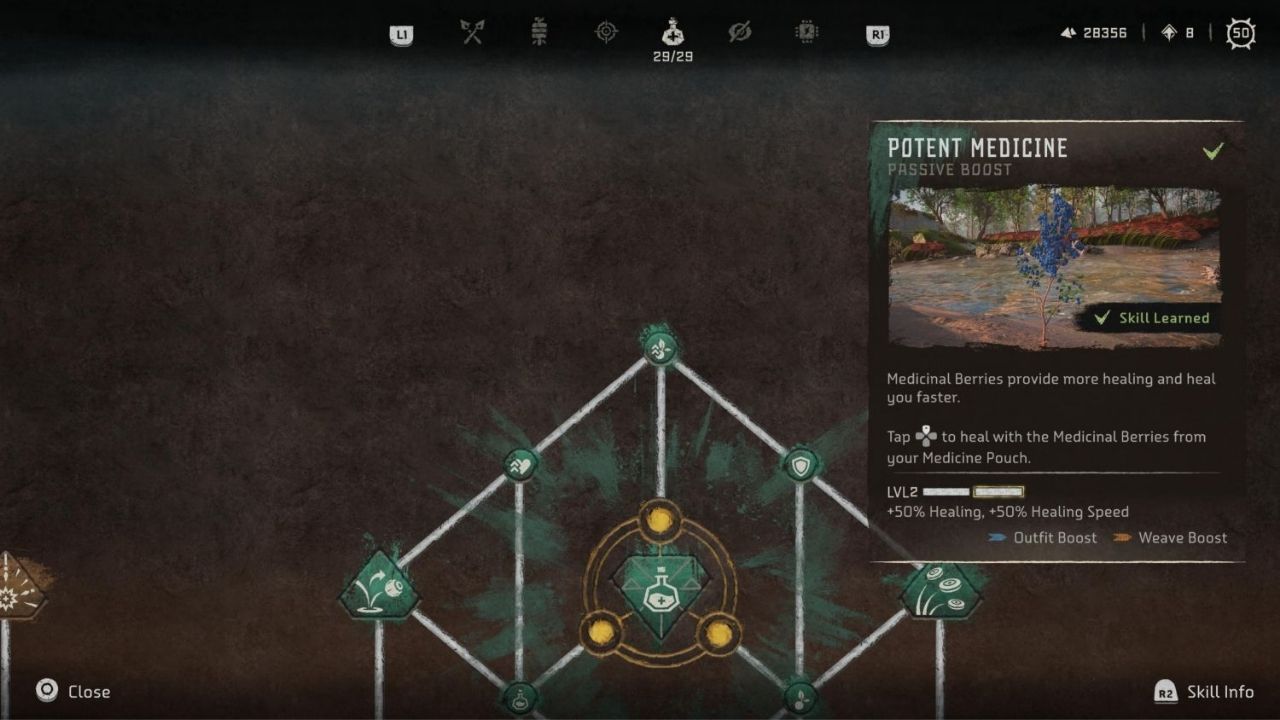Viewport: 1280px width, 720px height.
Task: Open the Machine Master chip tab
Action: click(x=807, y=33)
